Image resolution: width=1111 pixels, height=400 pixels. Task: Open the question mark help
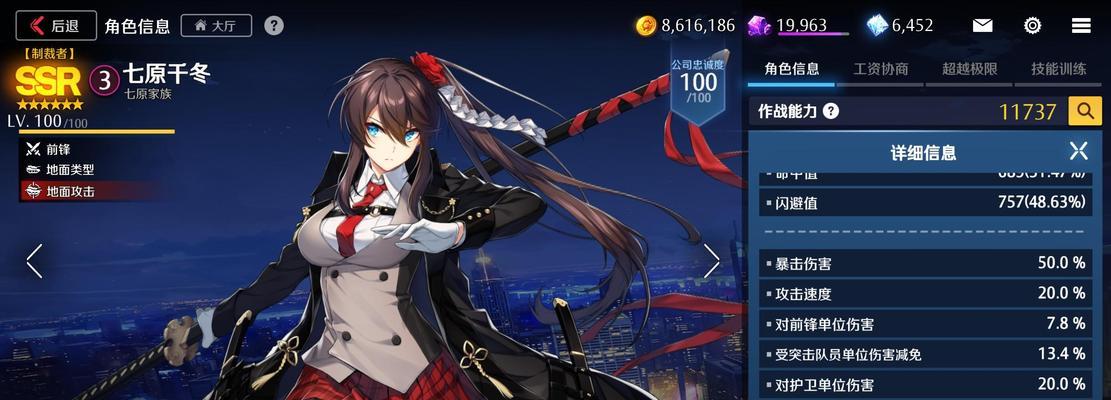[x=274, y=25]
